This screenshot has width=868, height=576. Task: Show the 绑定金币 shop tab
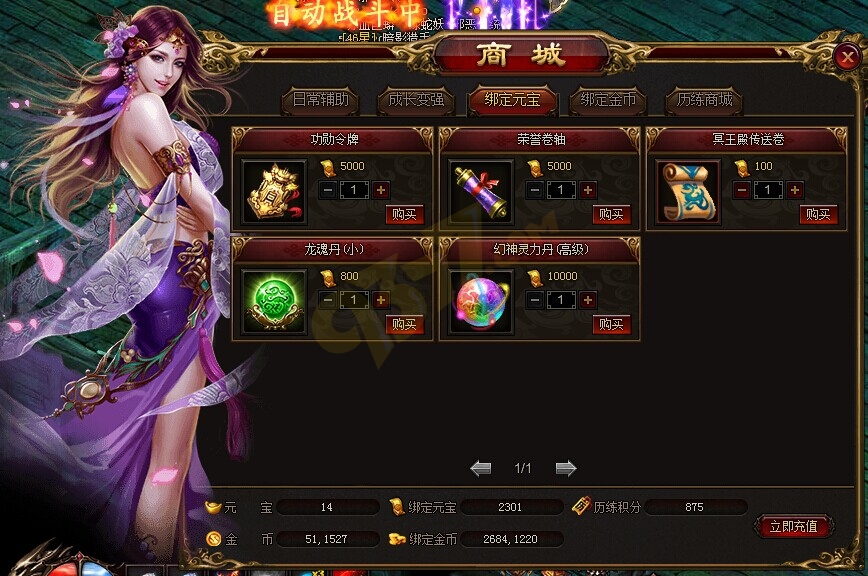pyautogui.click(x=608, y=100)
